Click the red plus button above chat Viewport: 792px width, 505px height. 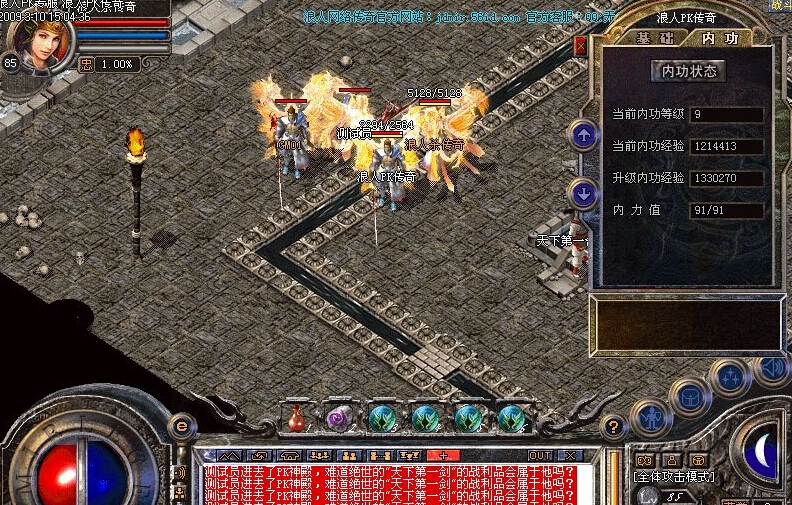441,455
